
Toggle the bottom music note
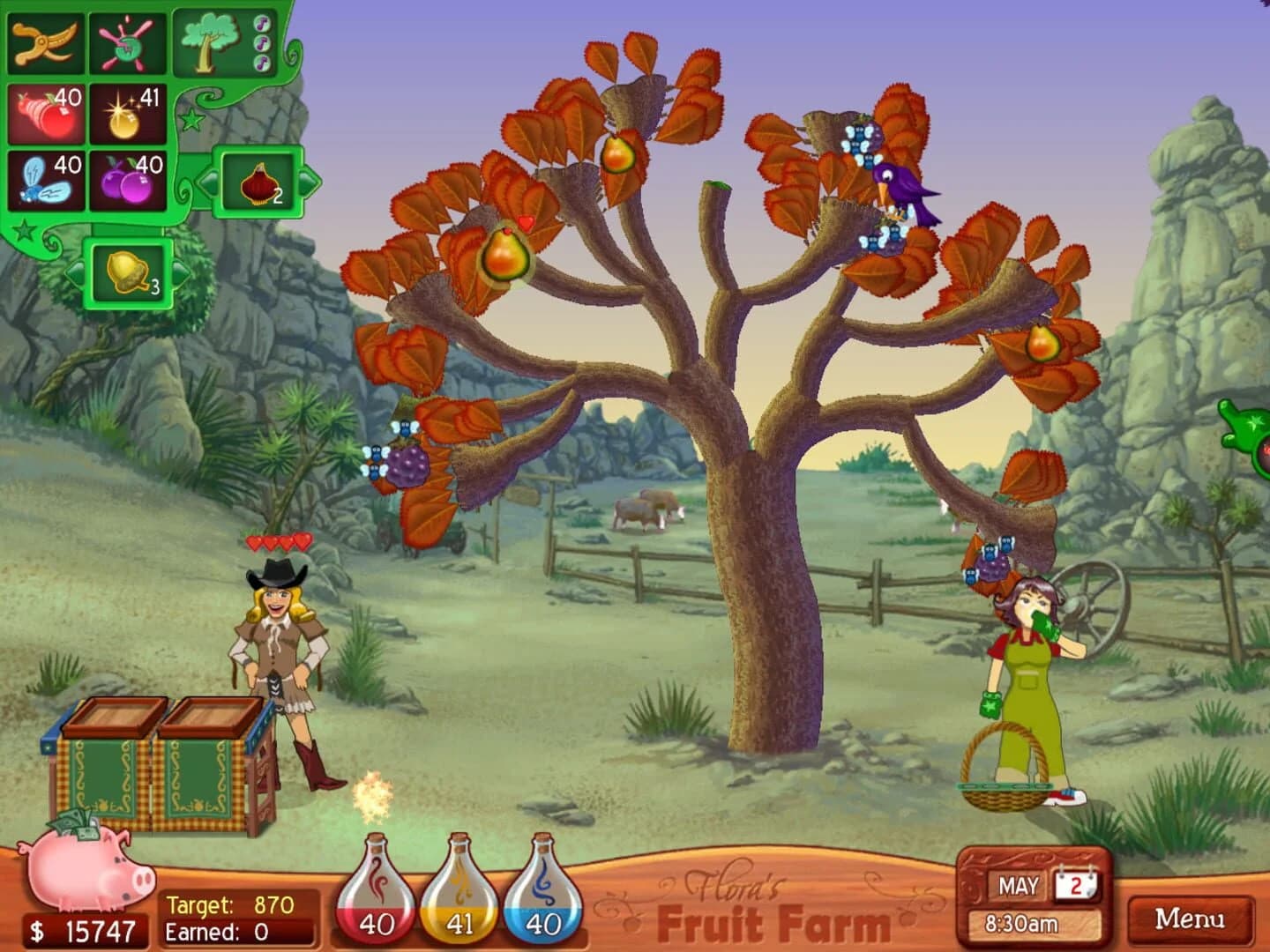coord(262,62)
